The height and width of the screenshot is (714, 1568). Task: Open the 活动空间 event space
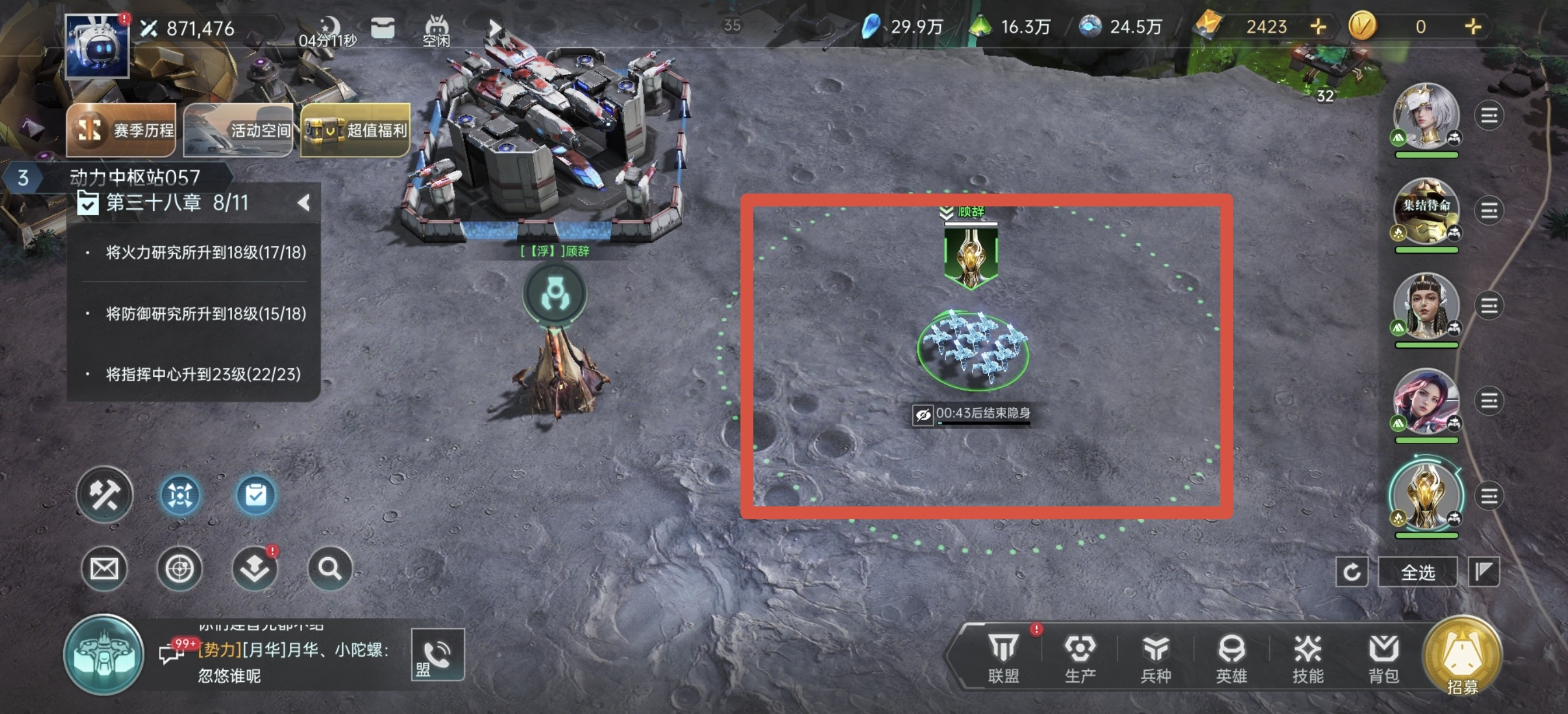pyautogui.click(x=238, y=129)
